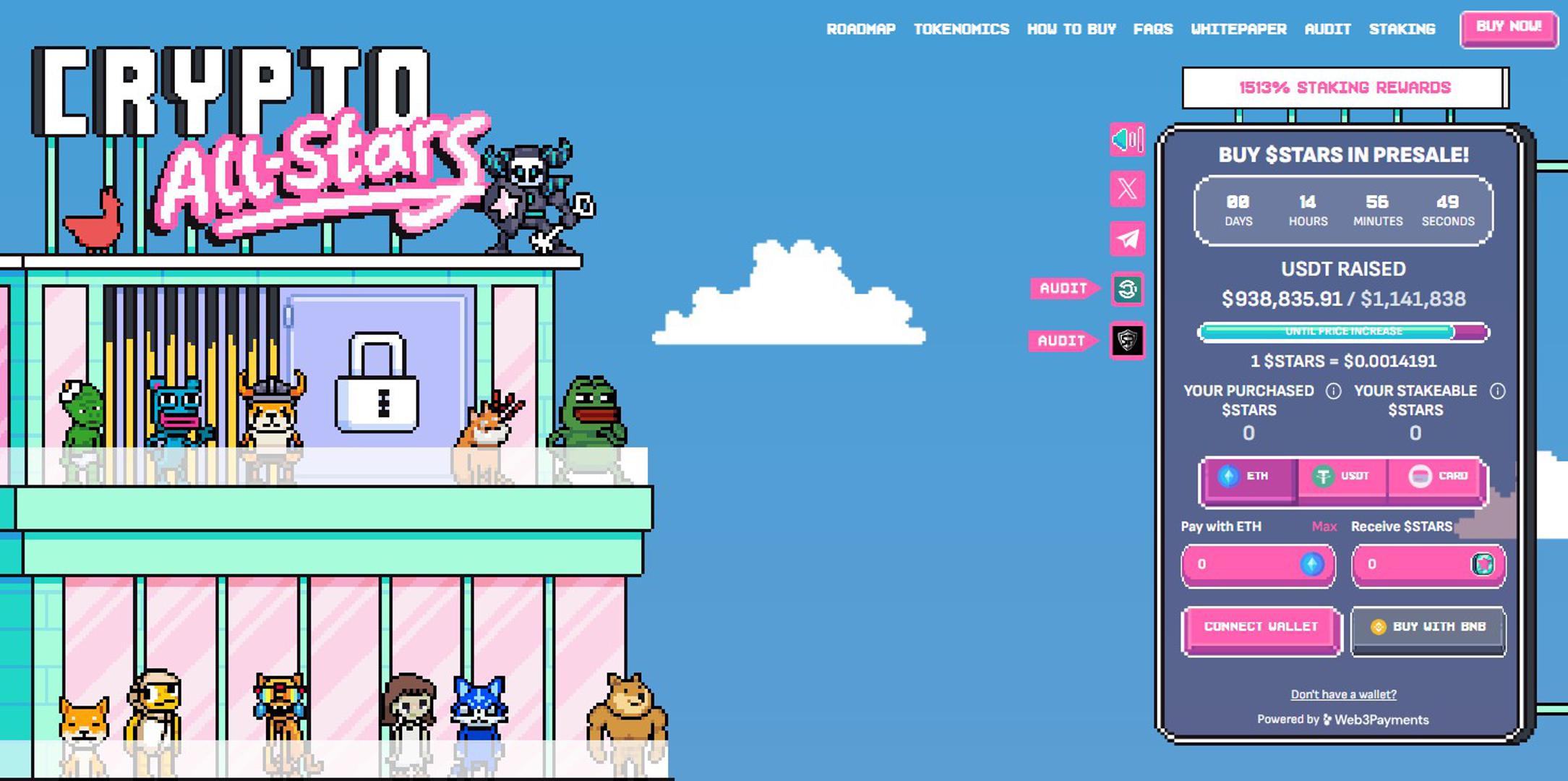Select the ETH payment tab
This screenshot has height=781, width=1568.
click(1248, 477)
